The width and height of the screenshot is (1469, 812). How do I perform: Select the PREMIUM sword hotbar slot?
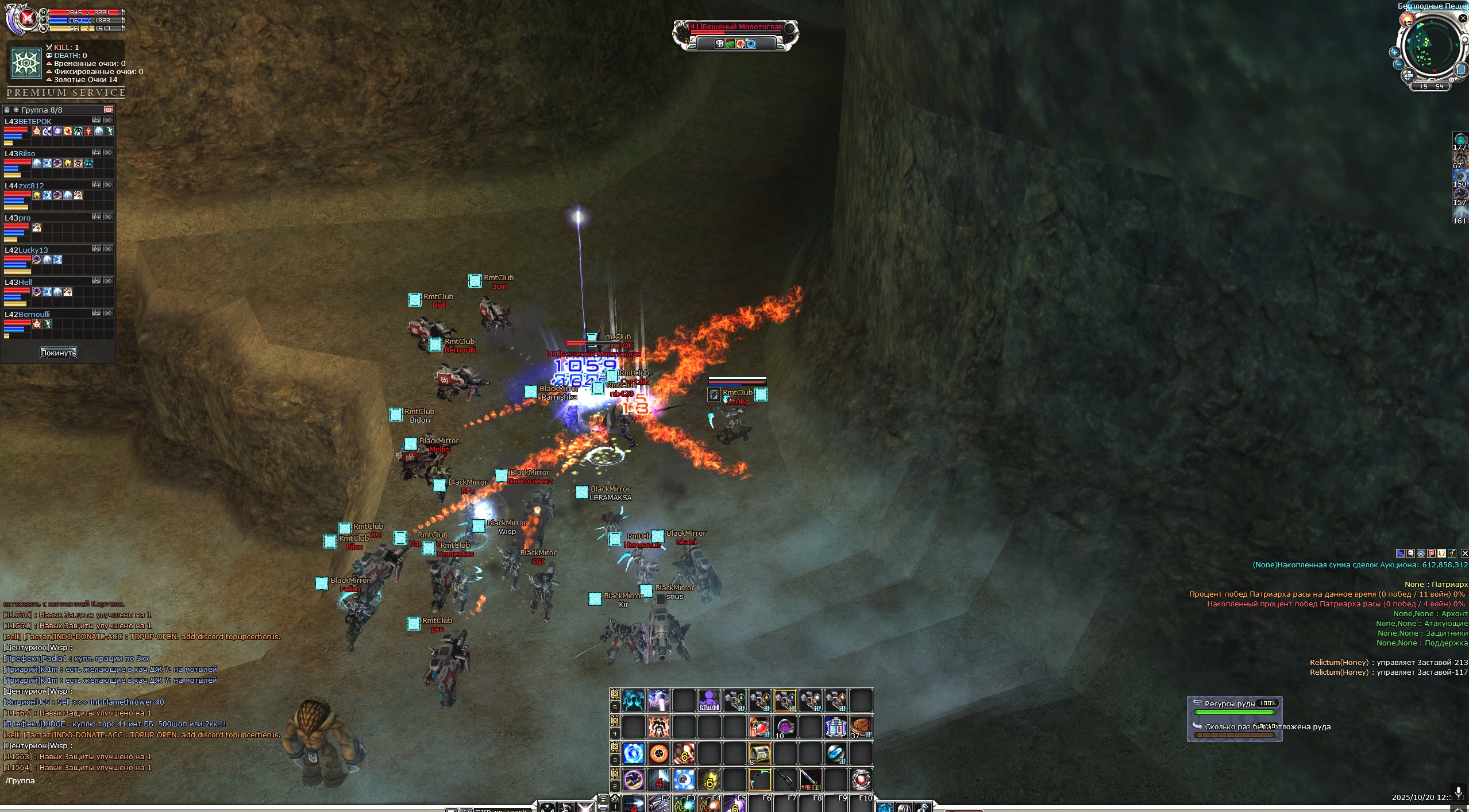click(x=810, y=779)
